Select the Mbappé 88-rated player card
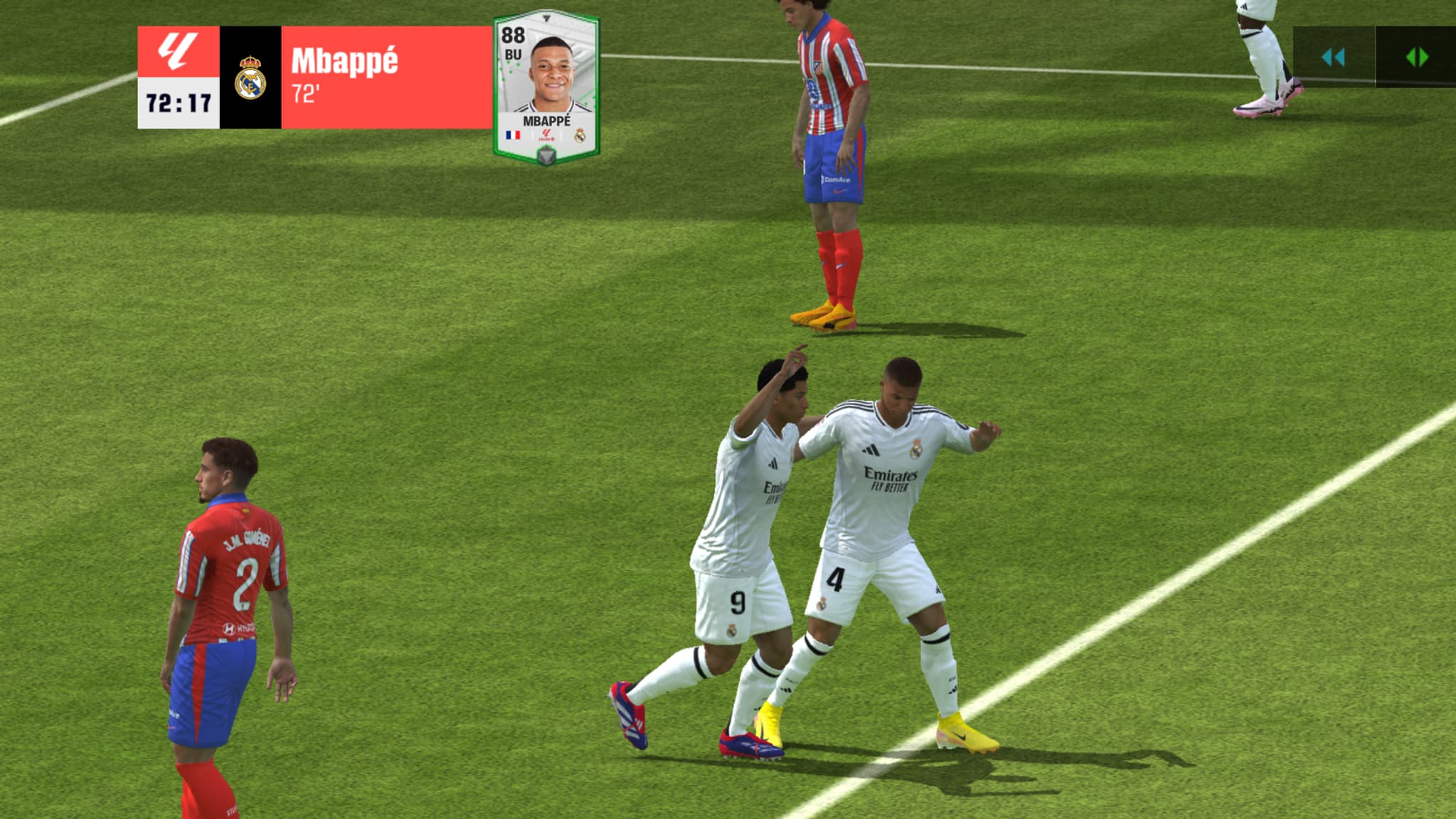Viewport: 1456px width, 819px height. [546, 87]
